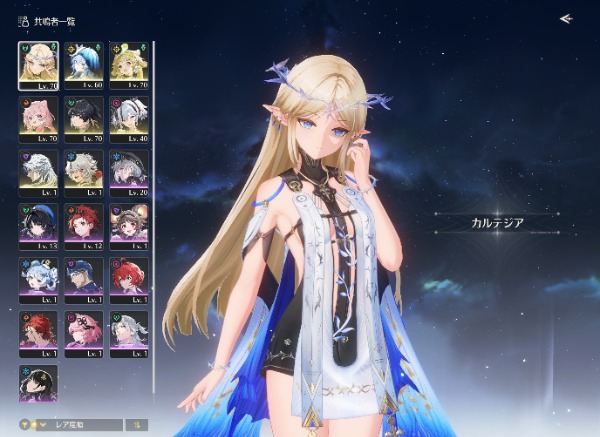Select the pink-haired resonator at Lv. 70
Image resolution: width=600 pixels, height=437 pixels.
pyautogui.click(x=37, y=116)
